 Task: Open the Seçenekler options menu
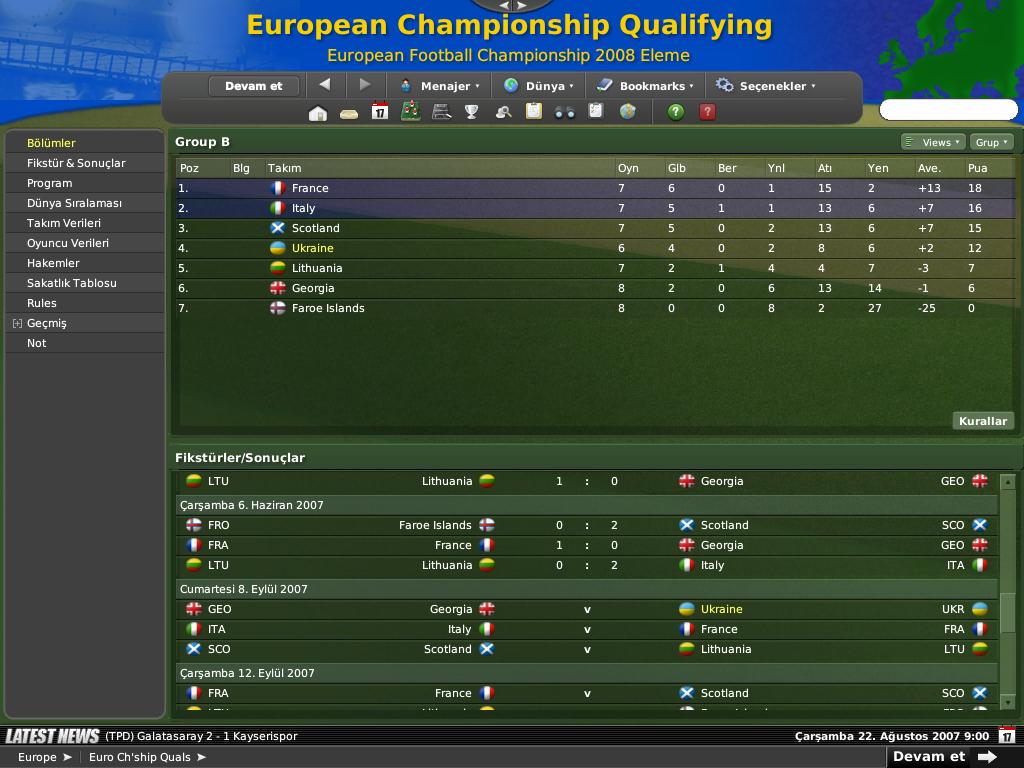tap(766, 86)
